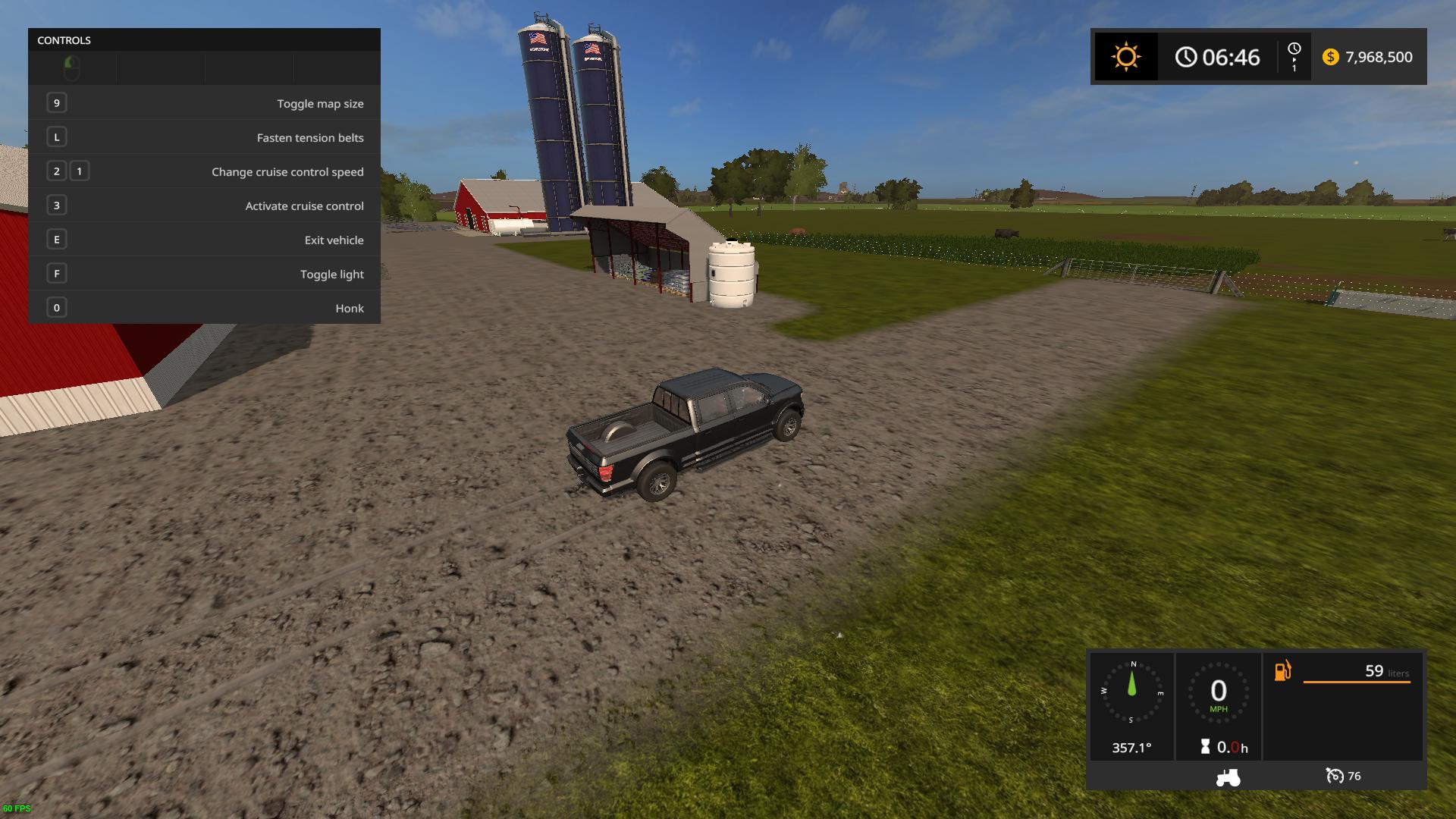Click the compass heading dial
The width and height of the screenshot is (1456, 819).
(1132, 692)
